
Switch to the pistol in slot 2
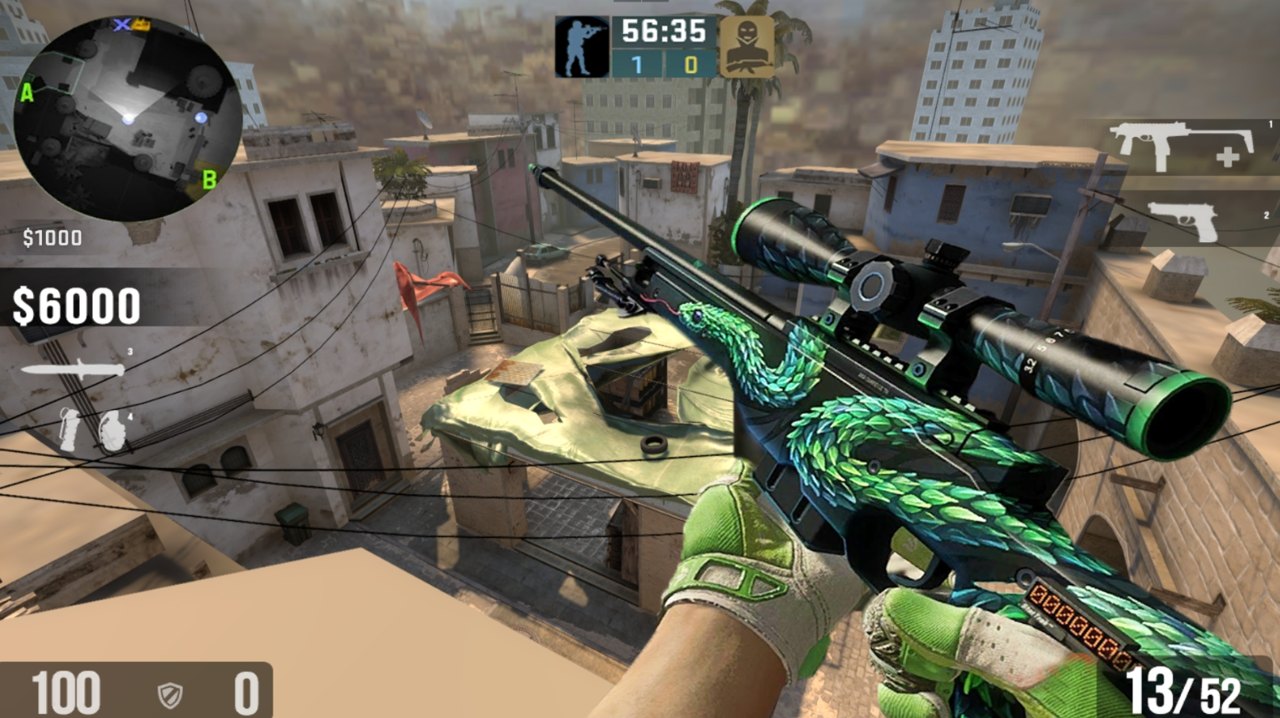[x=1183, y=219]
